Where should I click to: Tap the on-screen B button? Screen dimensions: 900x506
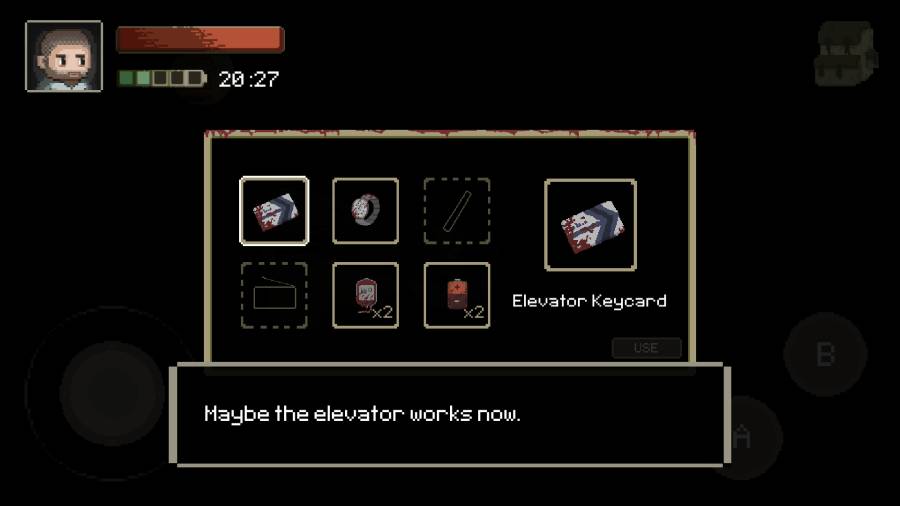click(825, 354)
